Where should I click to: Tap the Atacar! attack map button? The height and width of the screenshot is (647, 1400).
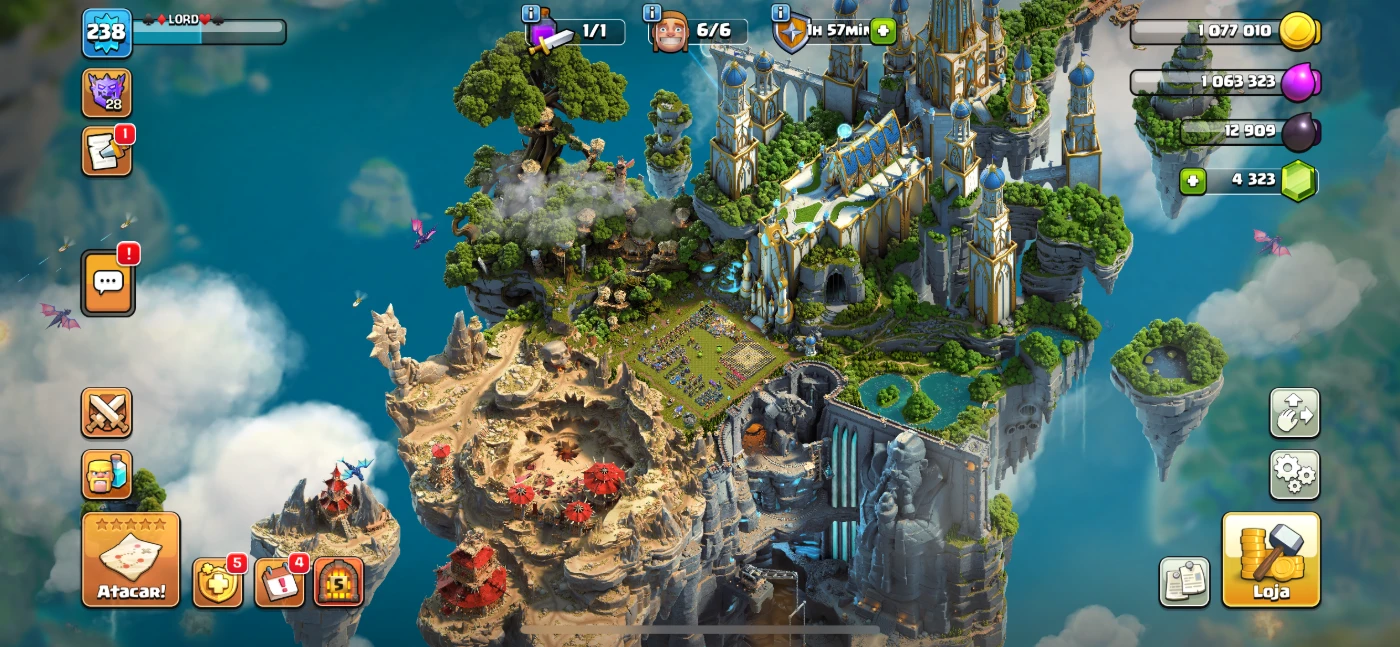[x=131, y=559]
